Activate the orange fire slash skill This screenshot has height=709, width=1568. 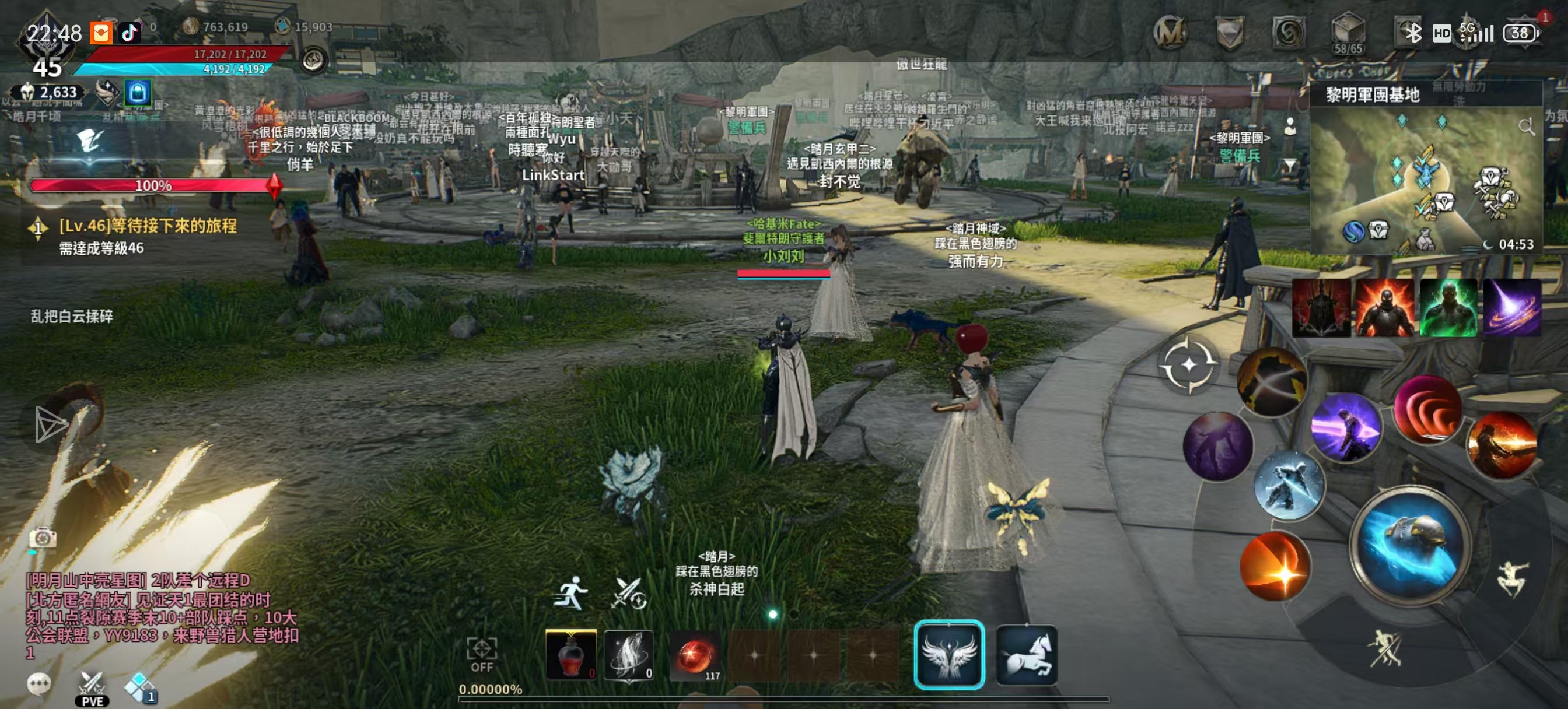point(1275,566)
